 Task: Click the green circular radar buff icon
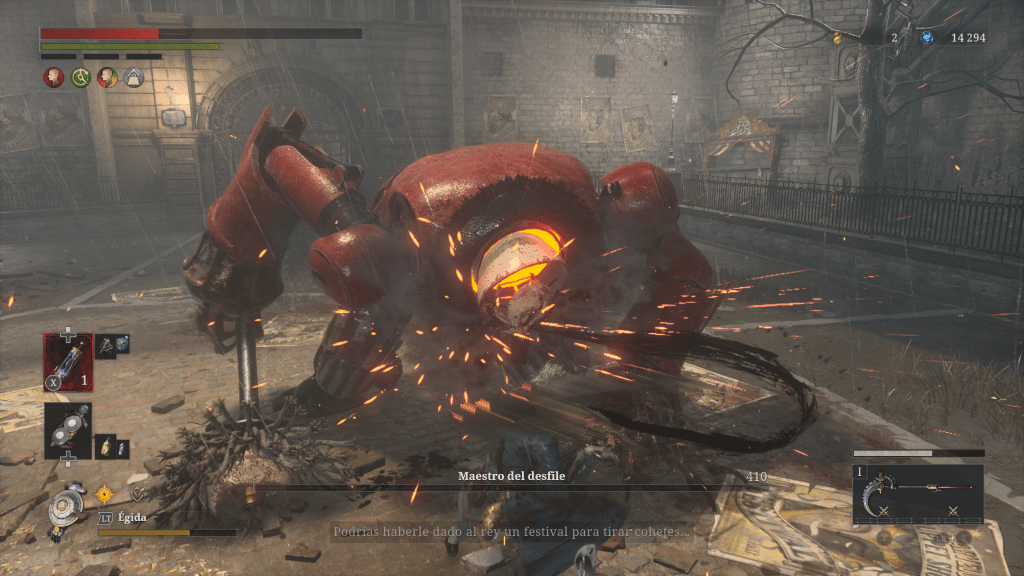[x=80, y=77]
